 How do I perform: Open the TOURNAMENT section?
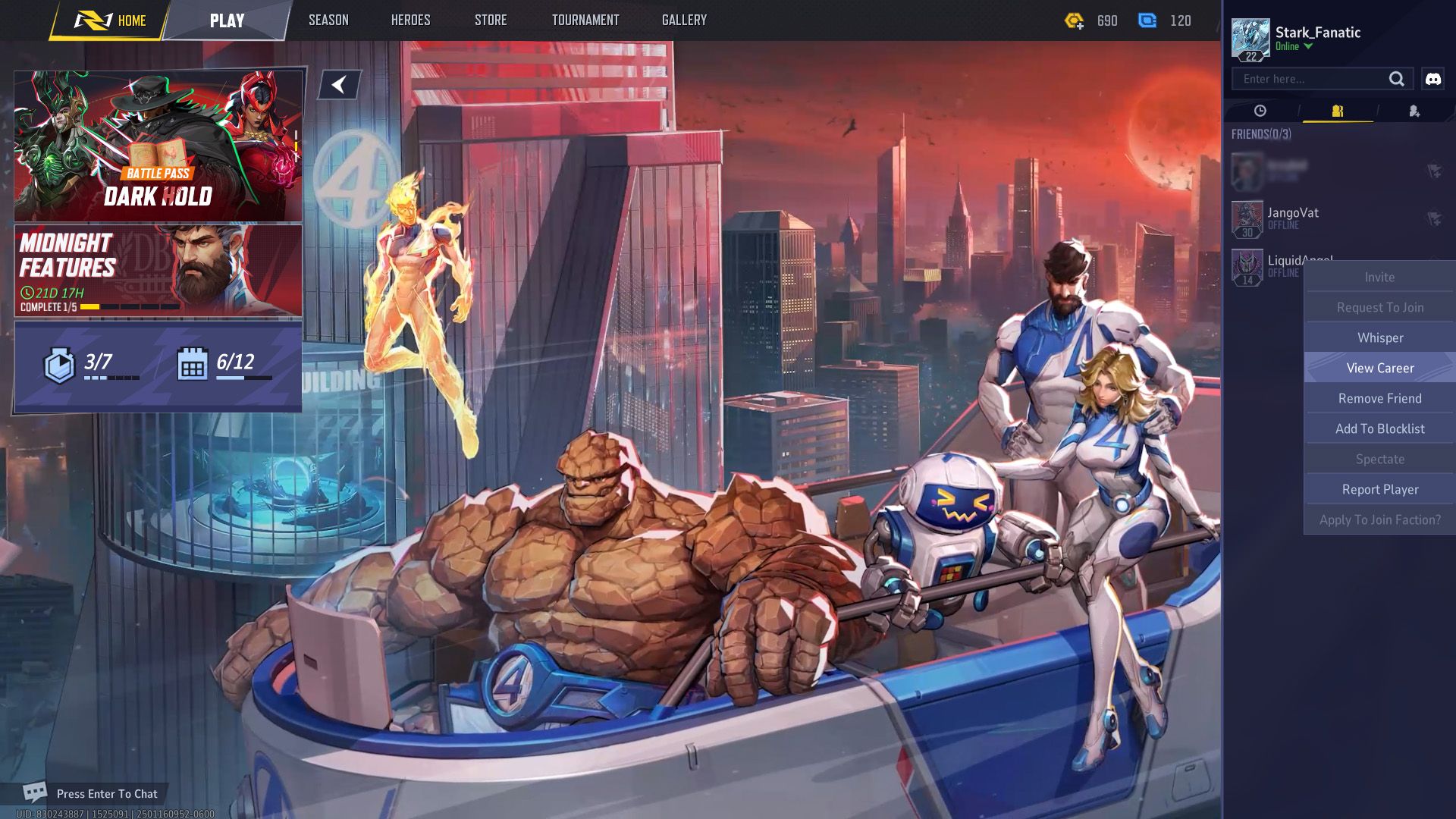coord(585,20)
